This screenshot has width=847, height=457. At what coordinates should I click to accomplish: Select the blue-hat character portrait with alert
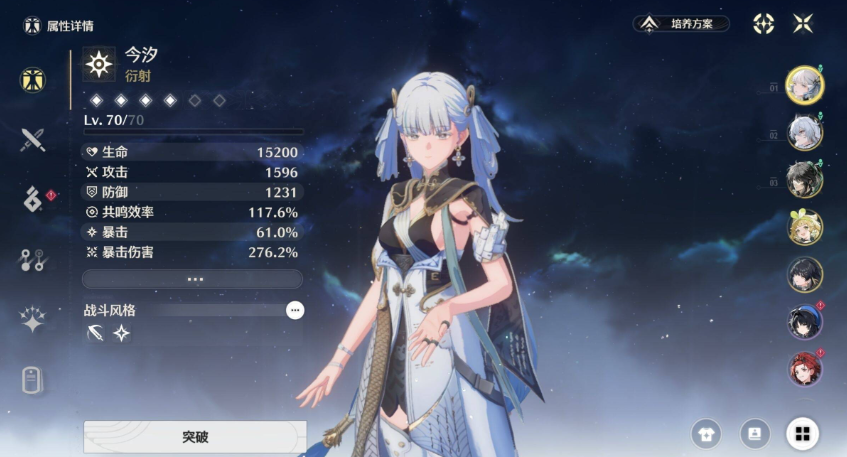click(804, 321)
